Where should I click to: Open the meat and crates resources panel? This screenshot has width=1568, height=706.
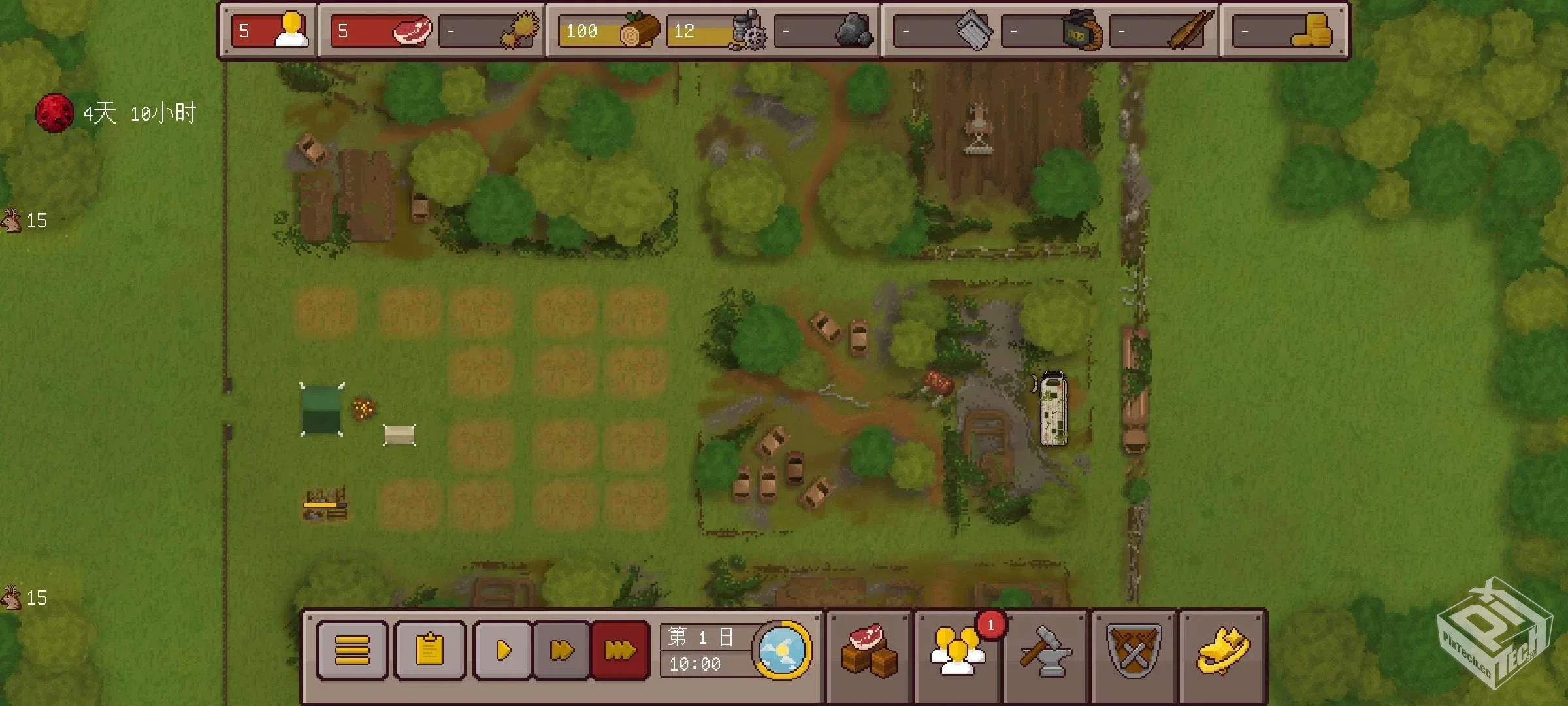point(869,651)
